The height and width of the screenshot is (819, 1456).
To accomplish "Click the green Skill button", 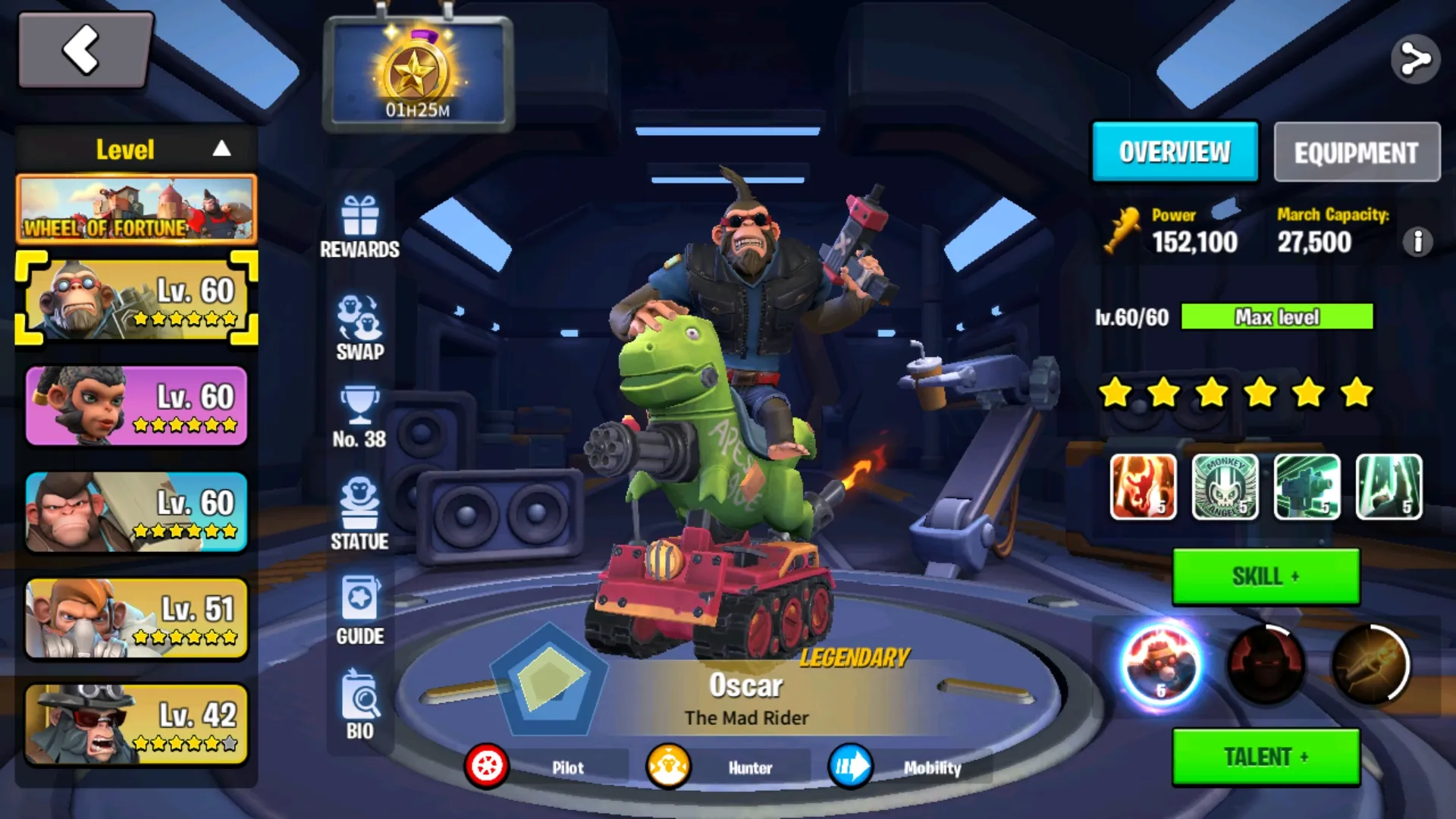I will click(x=1266, y=577).
